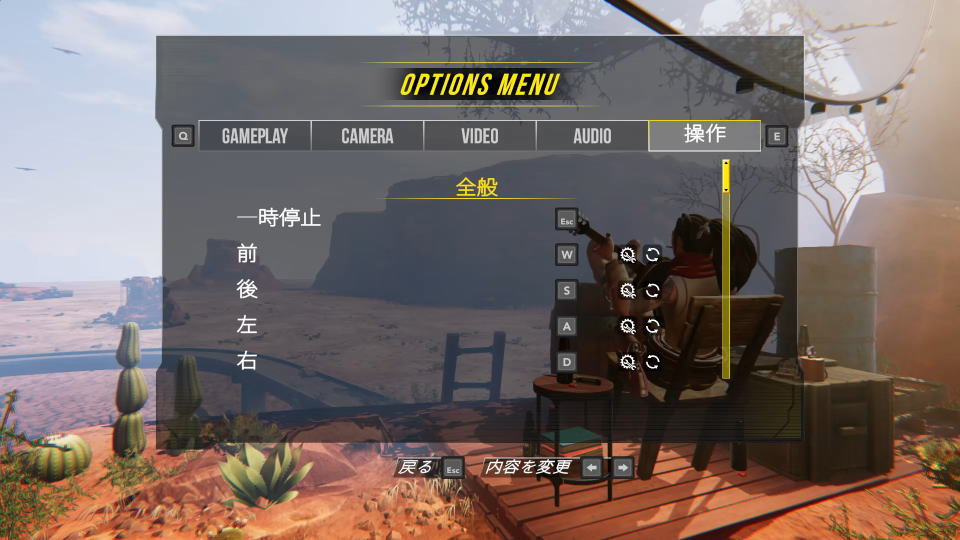This screenshot has width=960, height=540.
Task: Open the CAMERA settings tab
Action: [x=367, y=136]
